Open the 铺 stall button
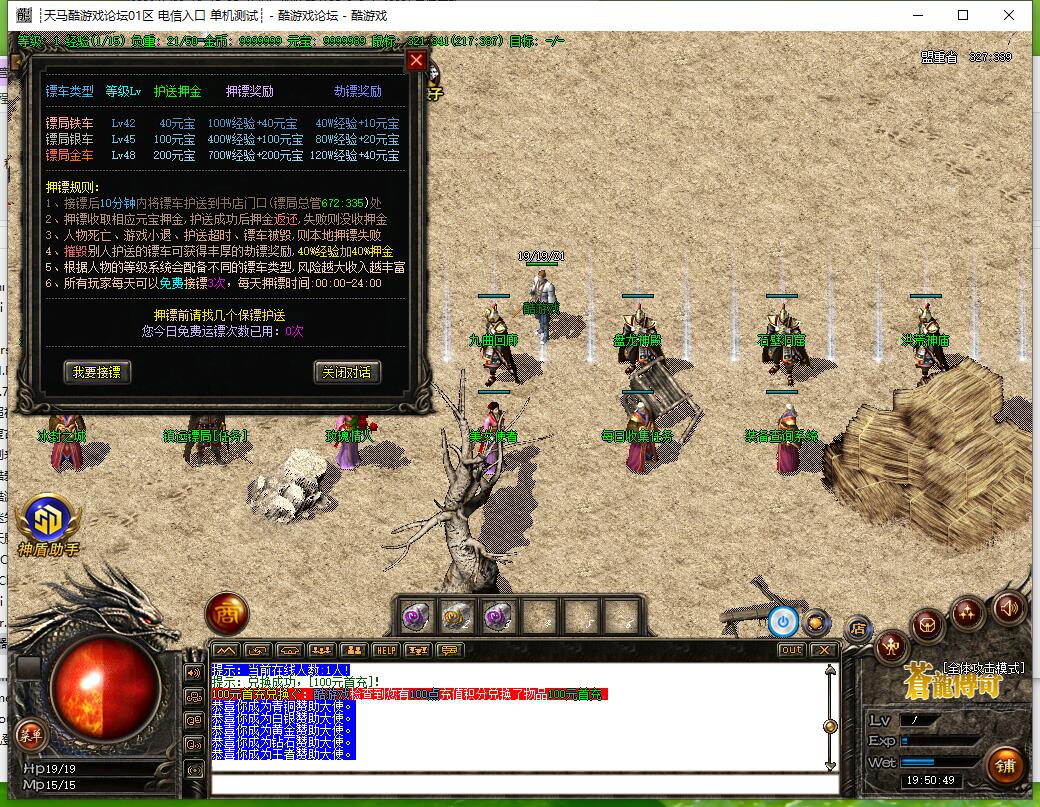Image resolution: width=1040 pixels, height=807 pixels. pyautogui.click(x=1004, y=765)
